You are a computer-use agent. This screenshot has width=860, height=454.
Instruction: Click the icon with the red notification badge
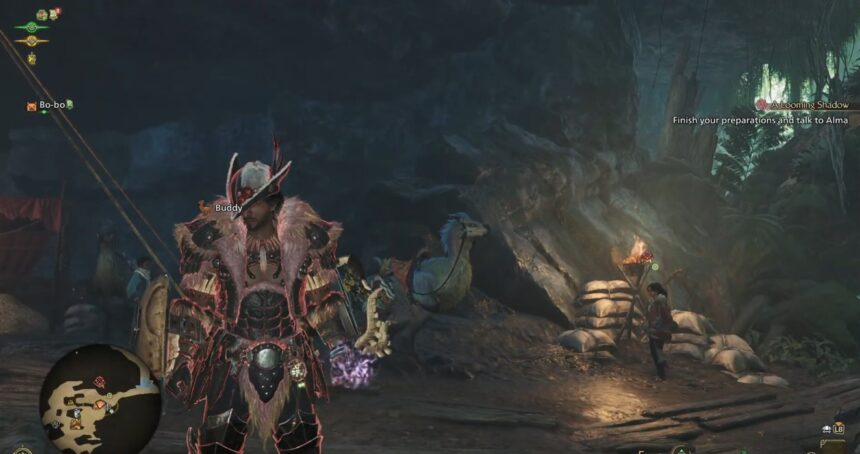(54, 14)
